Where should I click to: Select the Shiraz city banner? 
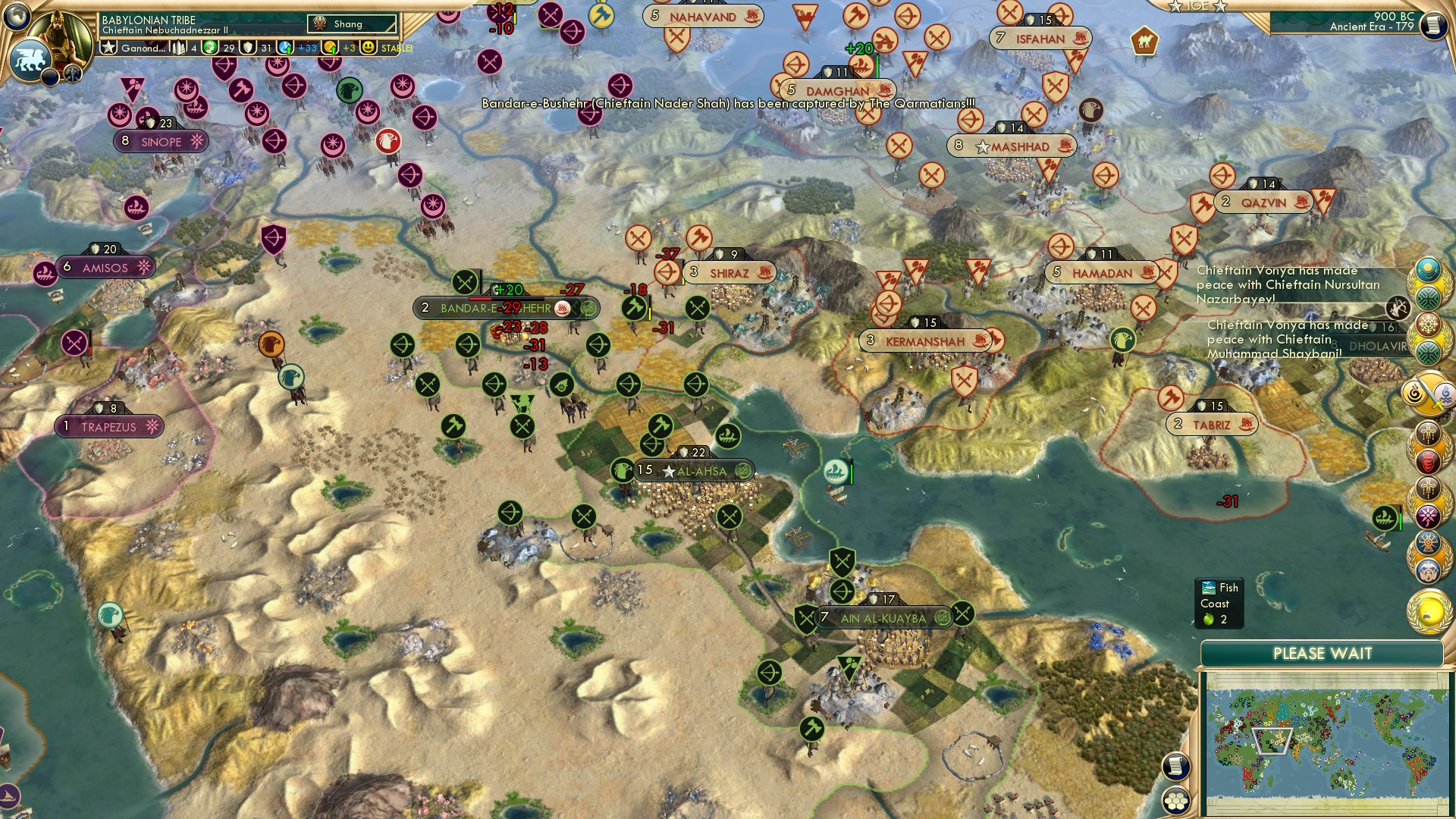(729, 271)
